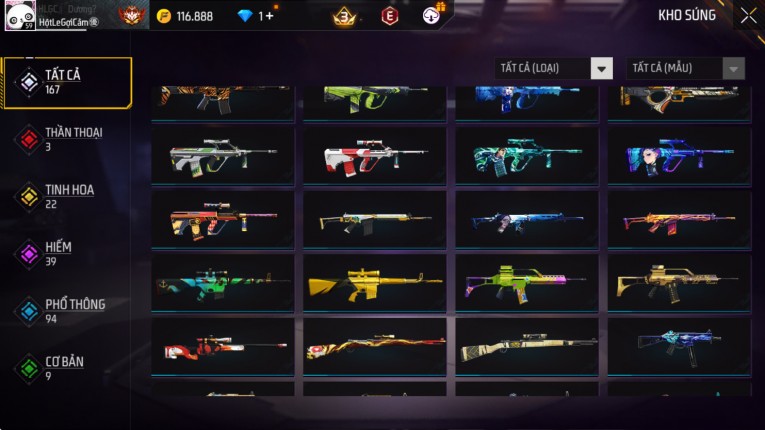The image size is (765, 430).
Task: Close the Kho Súng weapon vault
Action: pos(748,16)
